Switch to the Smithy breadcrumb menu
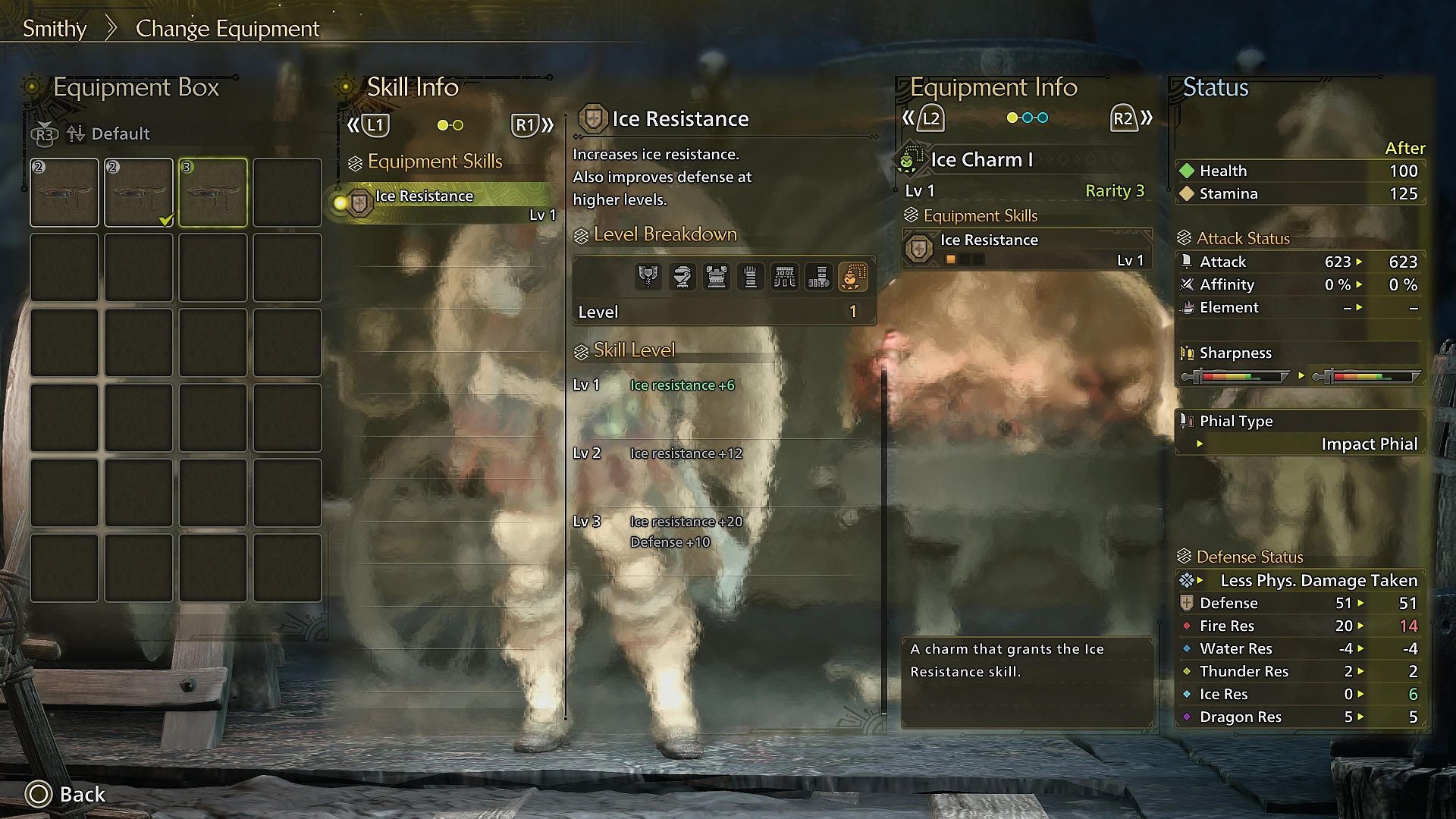The image size is (1456, 819). click(x=54, y=28)
